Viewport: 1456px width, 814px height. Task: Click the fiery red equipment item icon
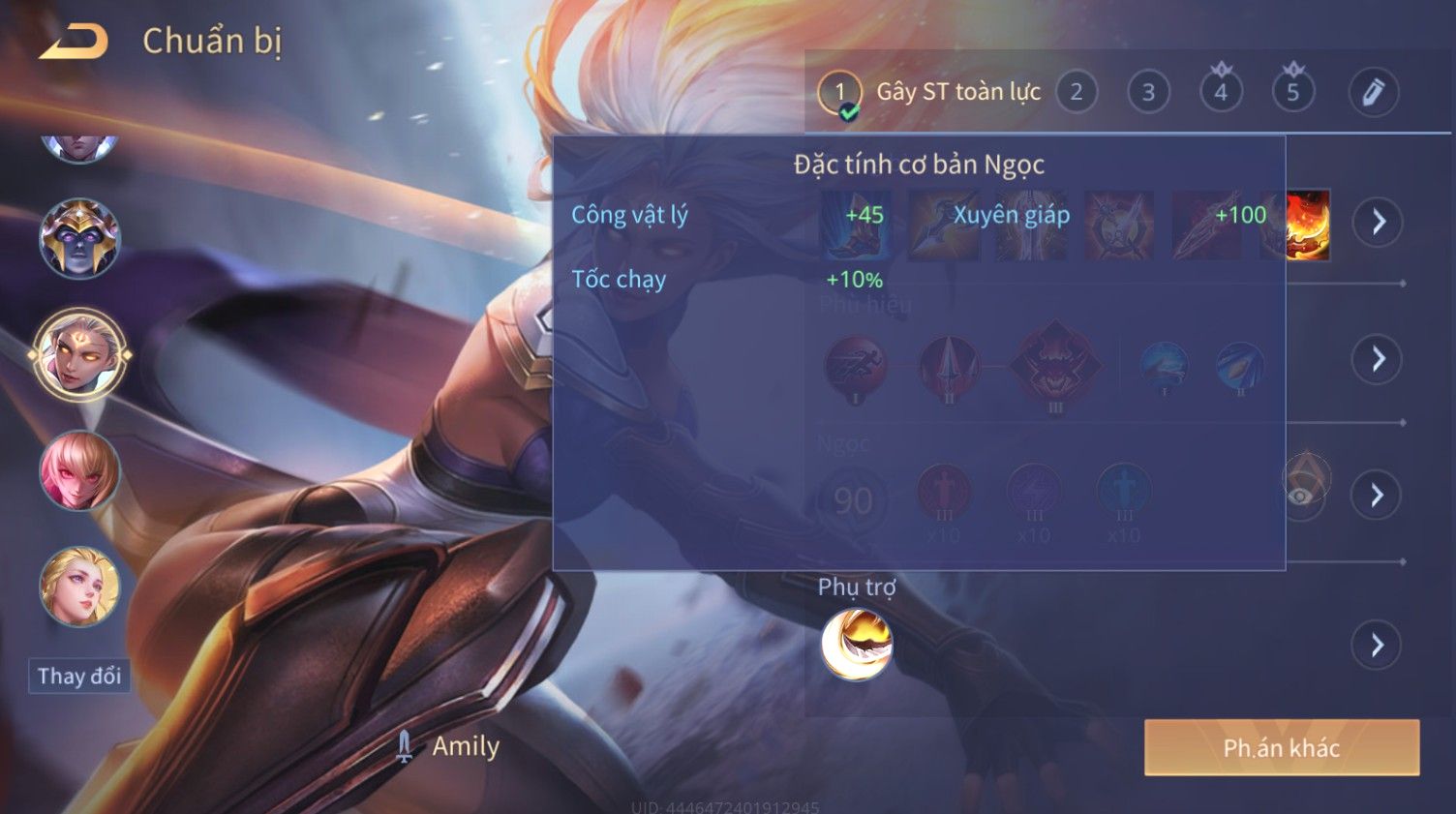tap(1308, 225)
